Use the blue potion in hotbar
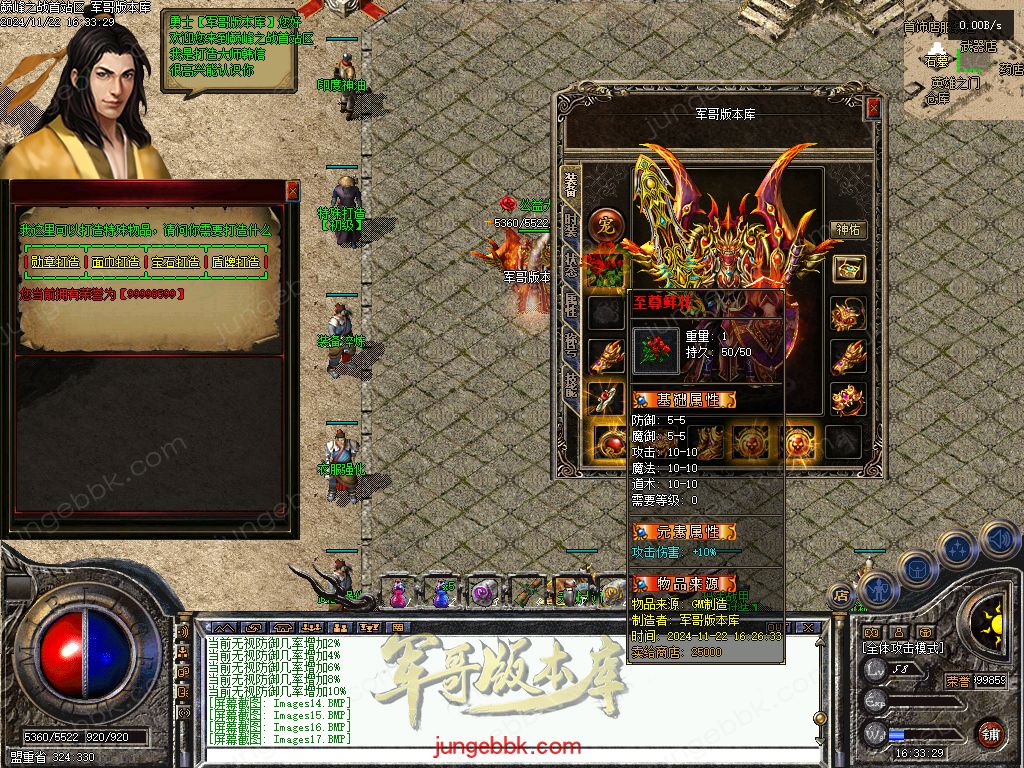The width and height of the screenshot is (1024, 768). pos(441,593)
